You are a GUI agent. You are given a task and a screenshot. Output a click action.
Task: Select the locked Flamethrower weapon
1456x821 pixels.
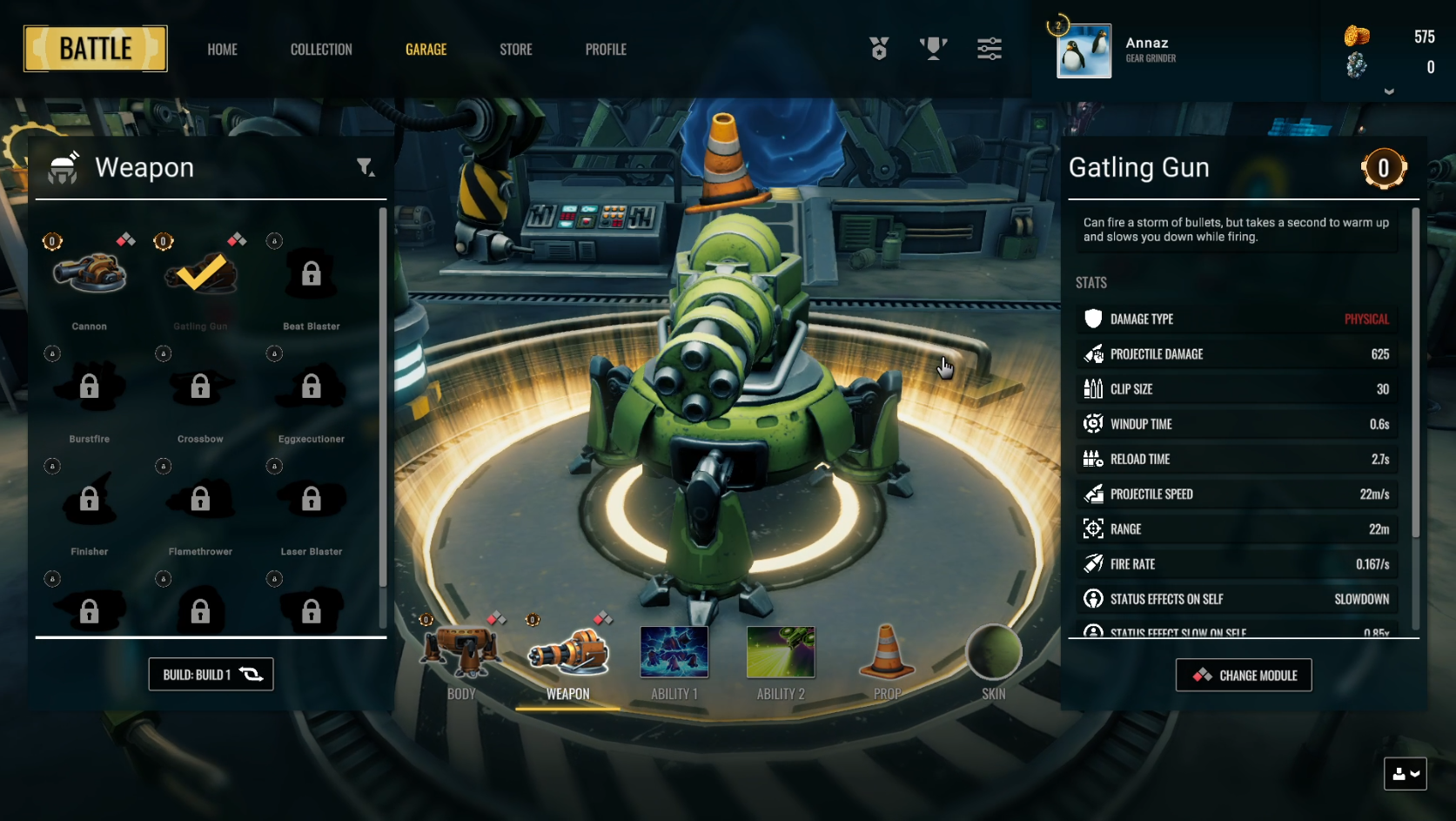click(200, 501)
